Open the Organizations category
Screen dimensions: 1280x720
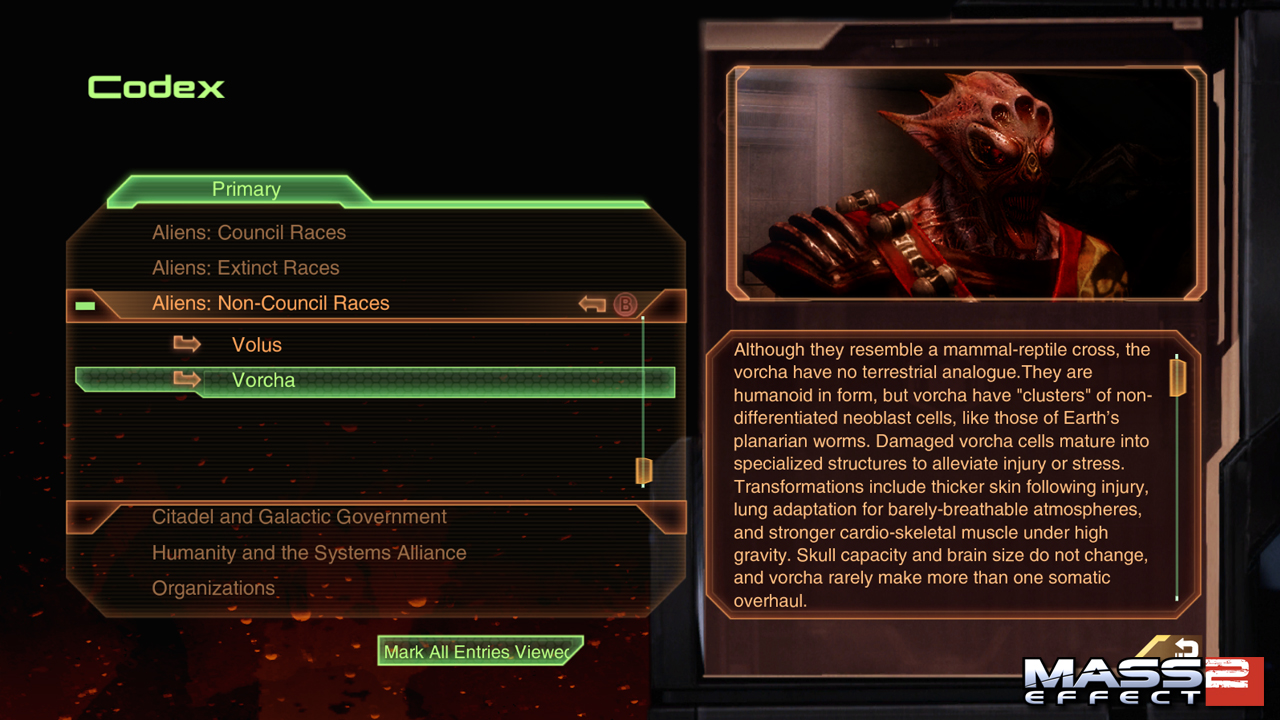(x=213, y=588)
